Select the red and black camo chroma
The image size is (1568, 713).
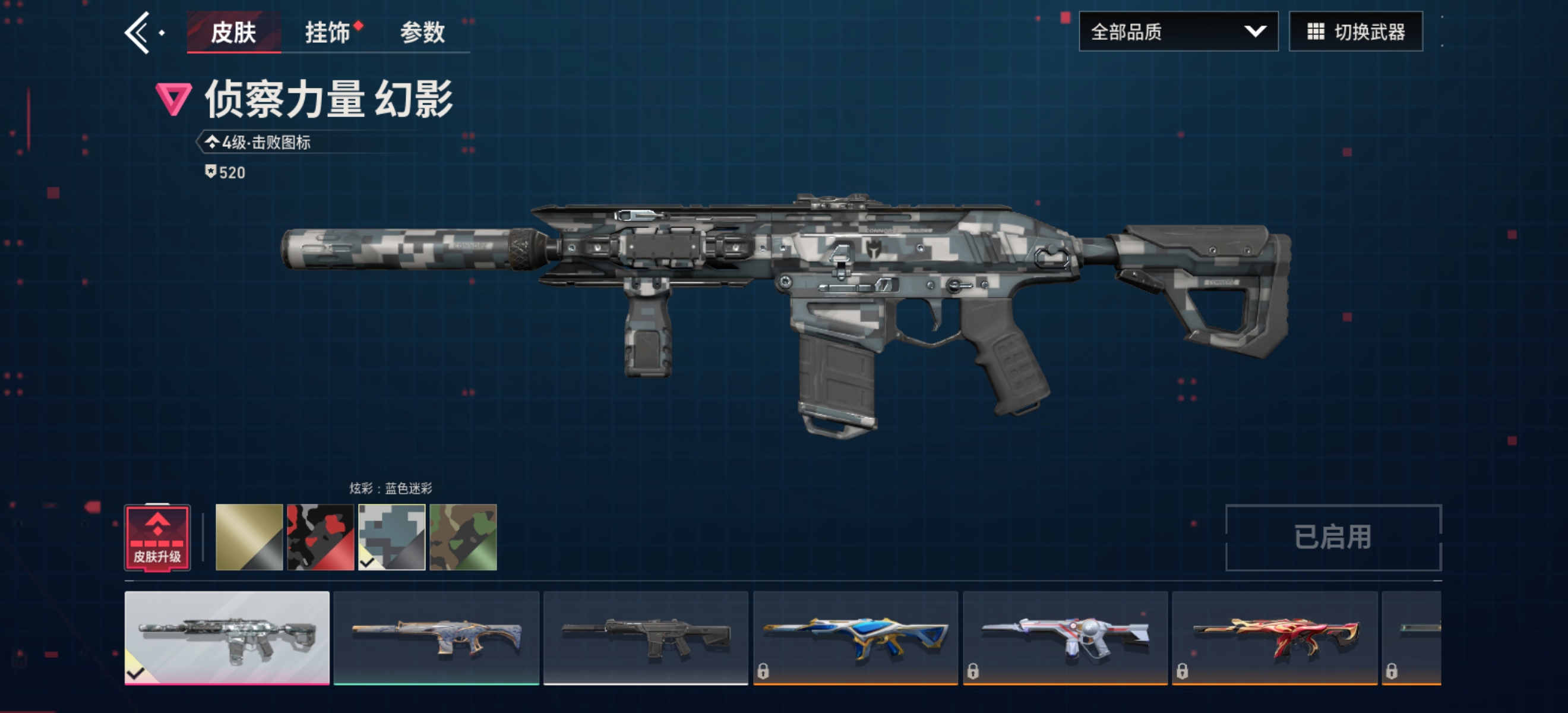tap(320, 538)
